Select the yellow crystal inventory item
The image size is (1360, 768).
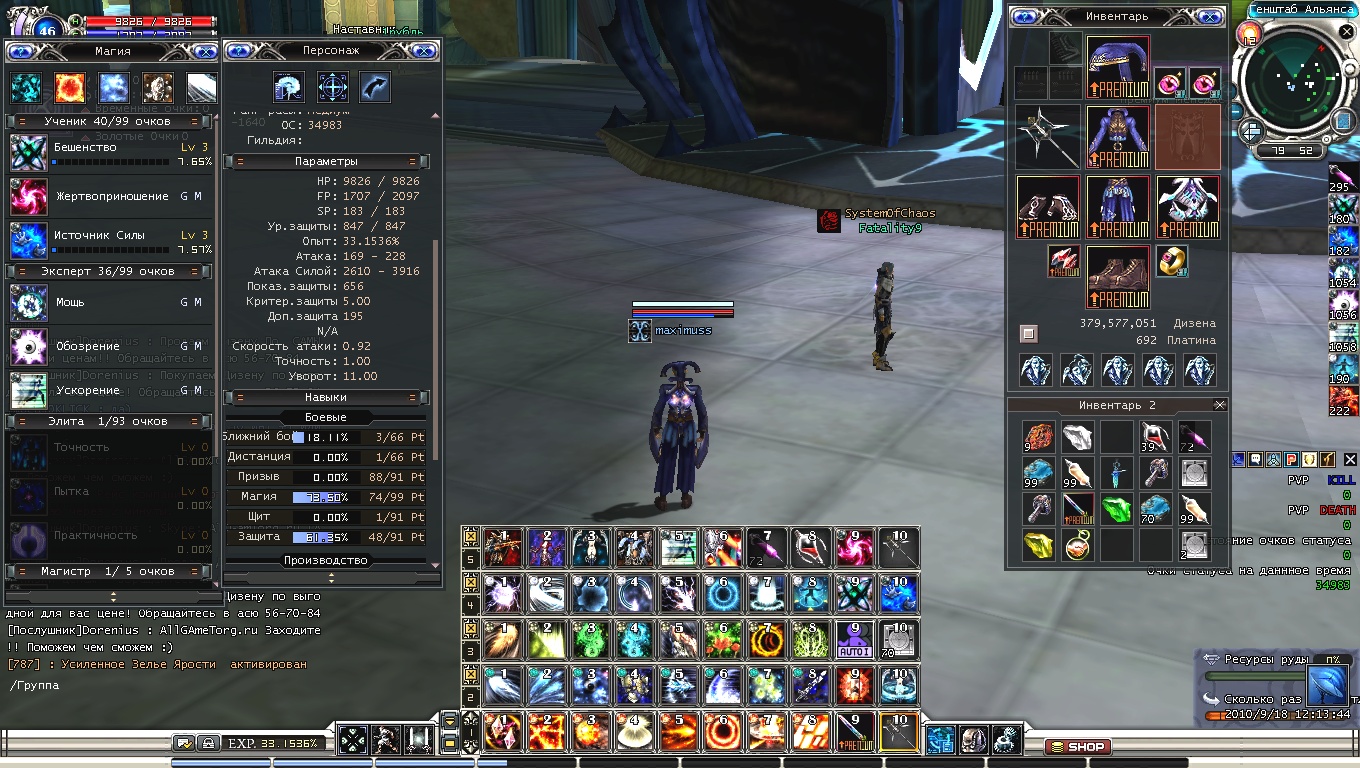(1039, 546)
